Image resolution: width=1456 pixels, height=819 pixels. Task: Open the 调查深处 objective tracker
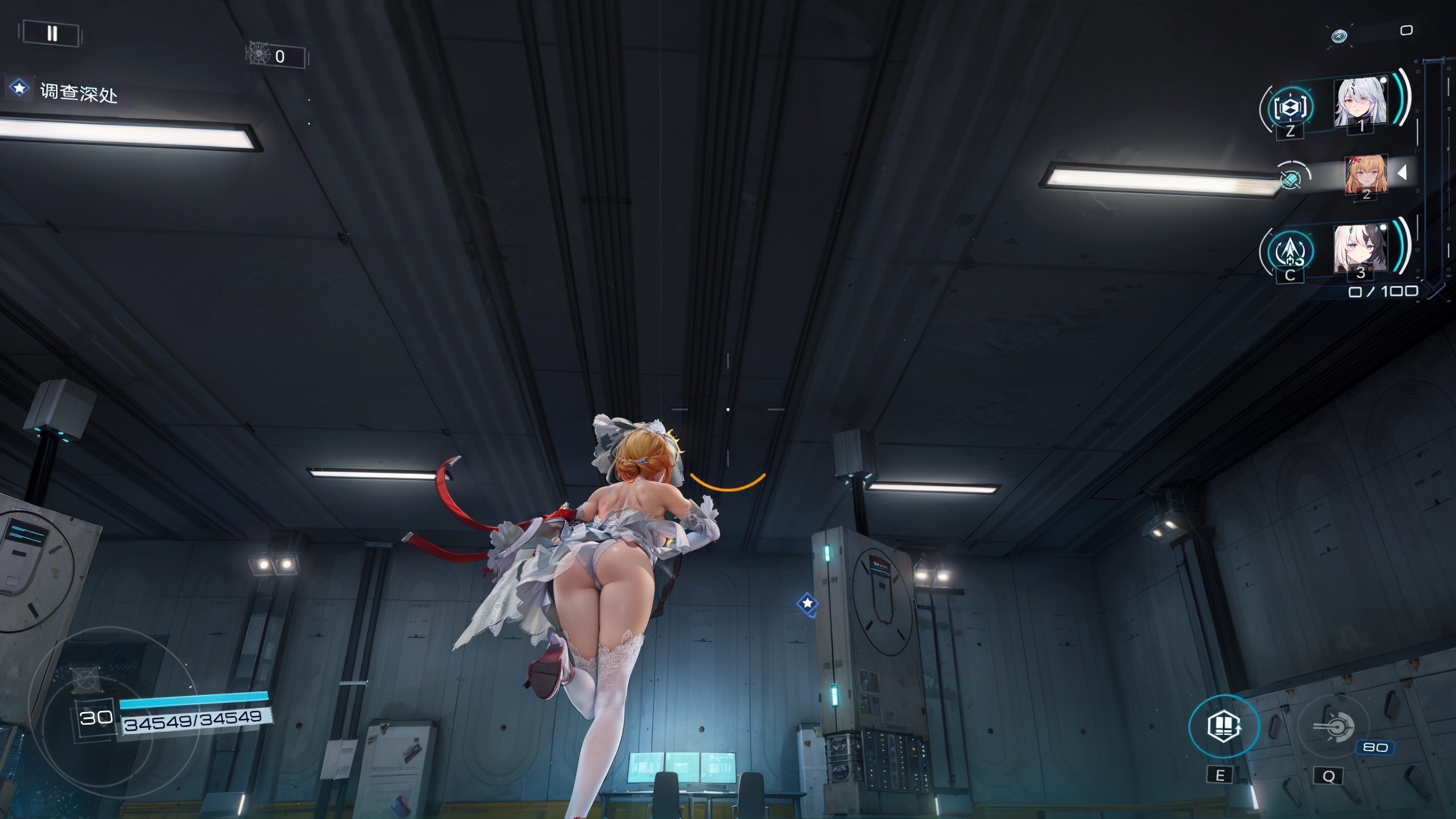point(78,92)
